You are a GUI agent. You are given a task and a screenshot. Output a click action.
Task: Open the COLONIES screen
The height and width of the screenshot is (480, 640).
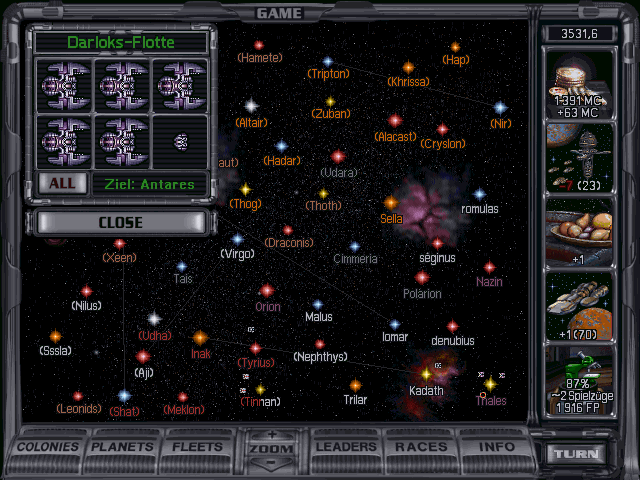tap(49, 446)
